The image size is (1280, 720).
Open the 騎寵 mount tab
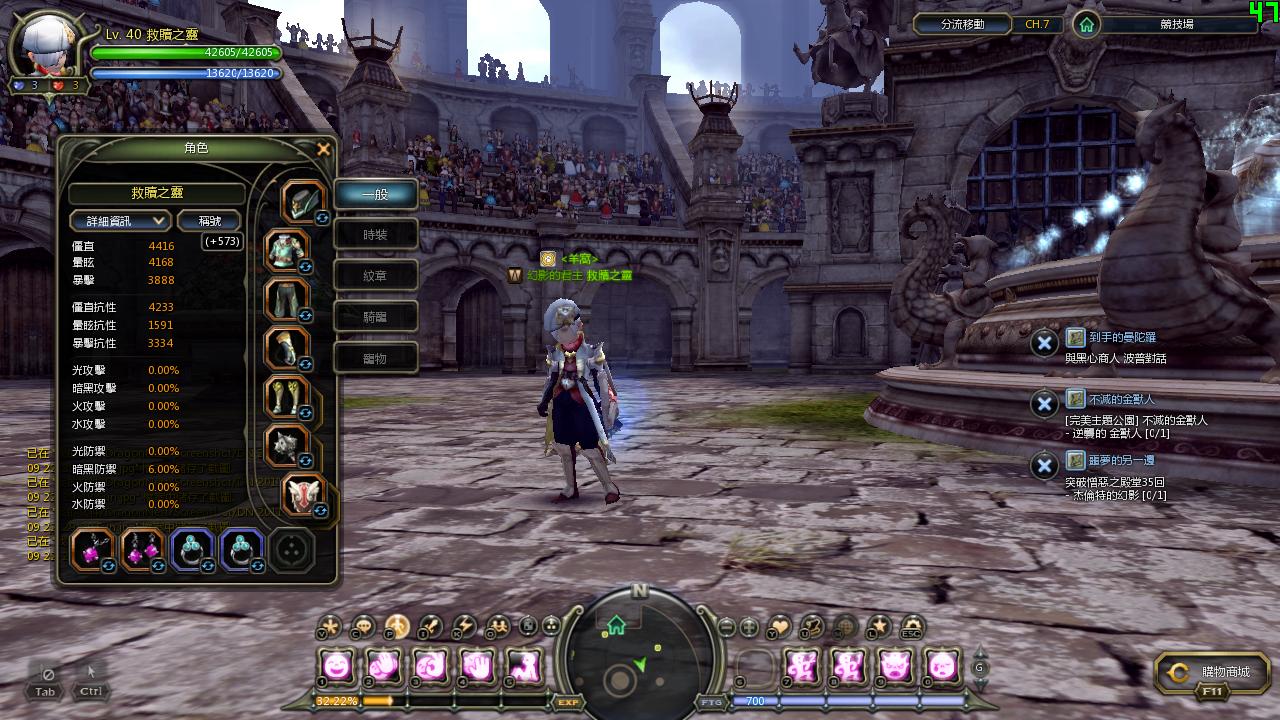[375, 317]
